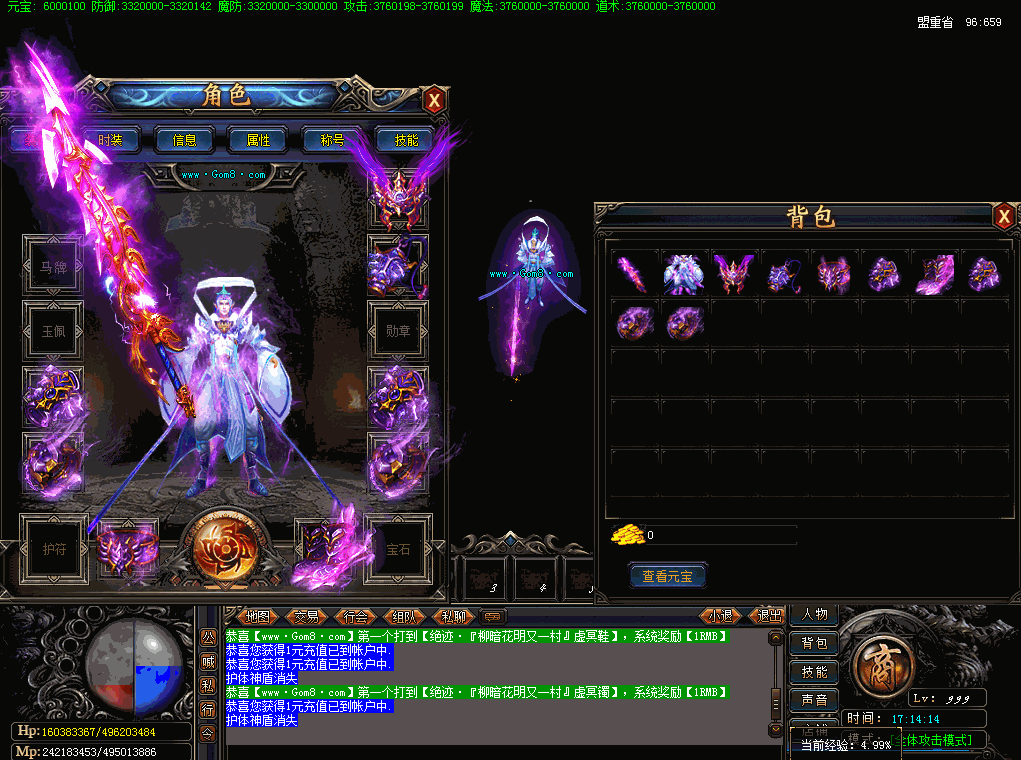Select the 属性 attributes tab
The height and width of the screenshot is (760, 1021).
click(x=258, y=140)
